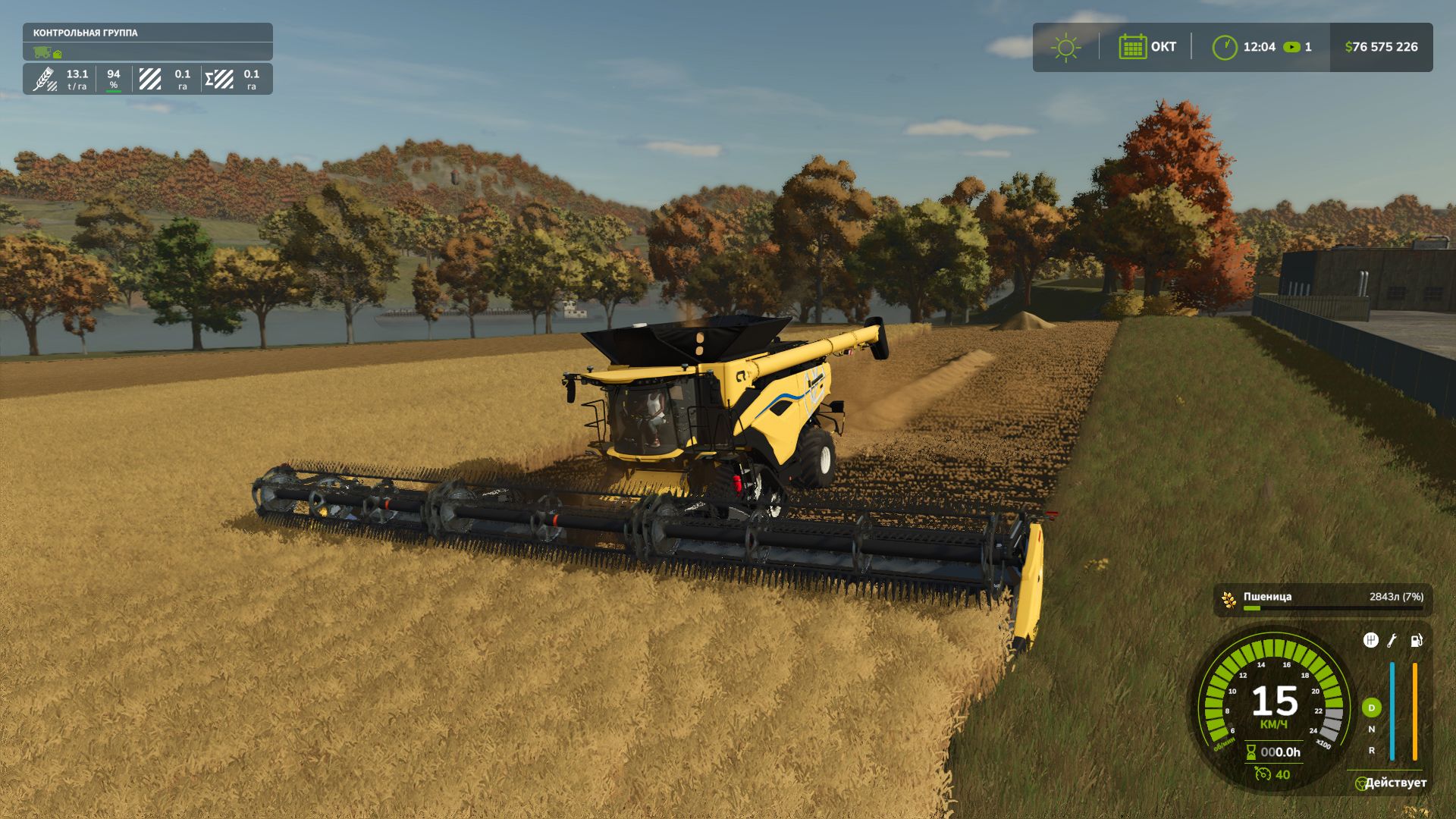Click the Пшеница wheat icon in the fill panel
Image resolution: width=1456 pixels, height=819 pixels.
(1228, 600)
